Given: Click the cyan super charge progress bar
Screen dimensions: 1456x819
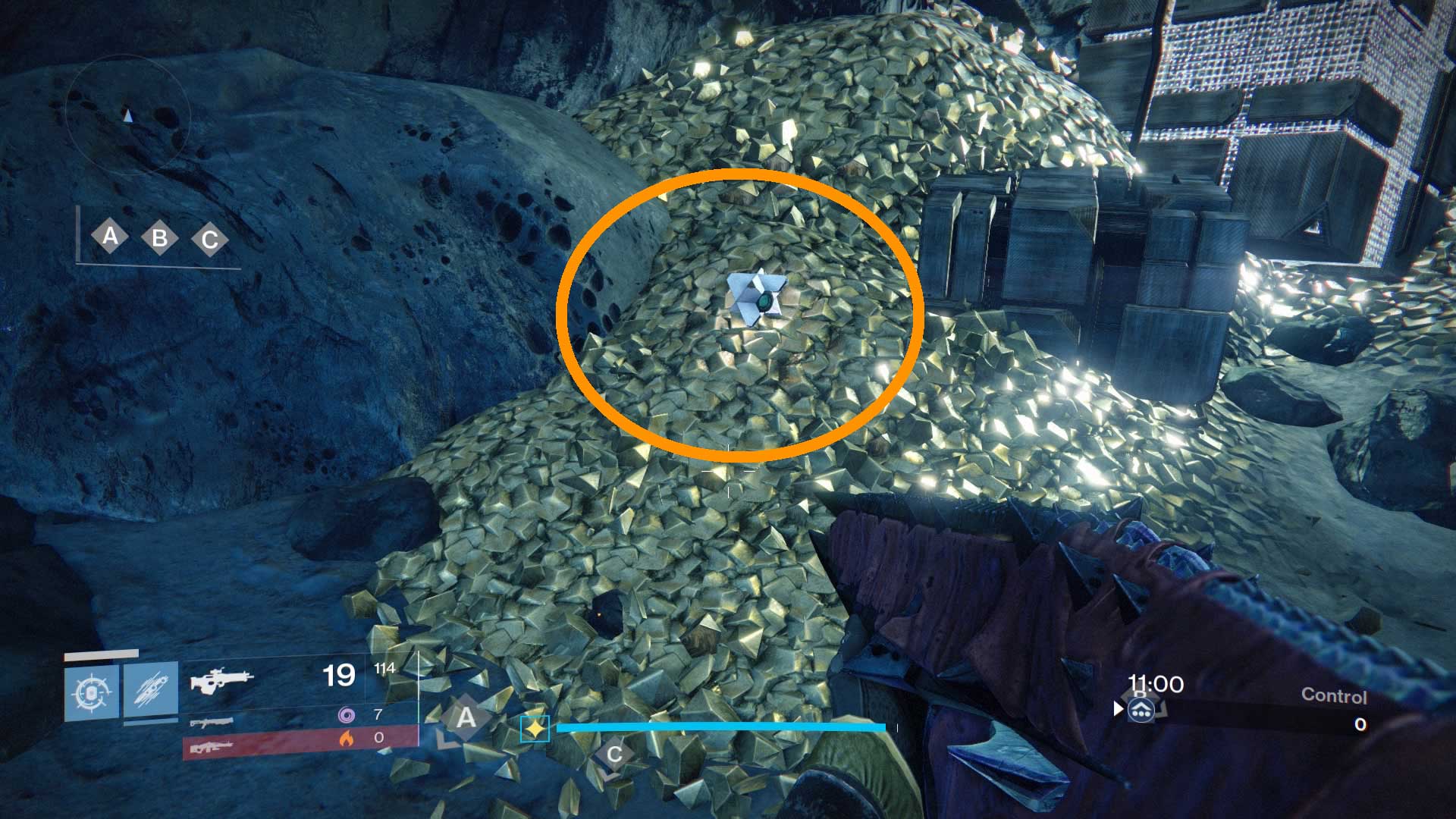Looking at the screenshot, I should (x=720, y=726).
